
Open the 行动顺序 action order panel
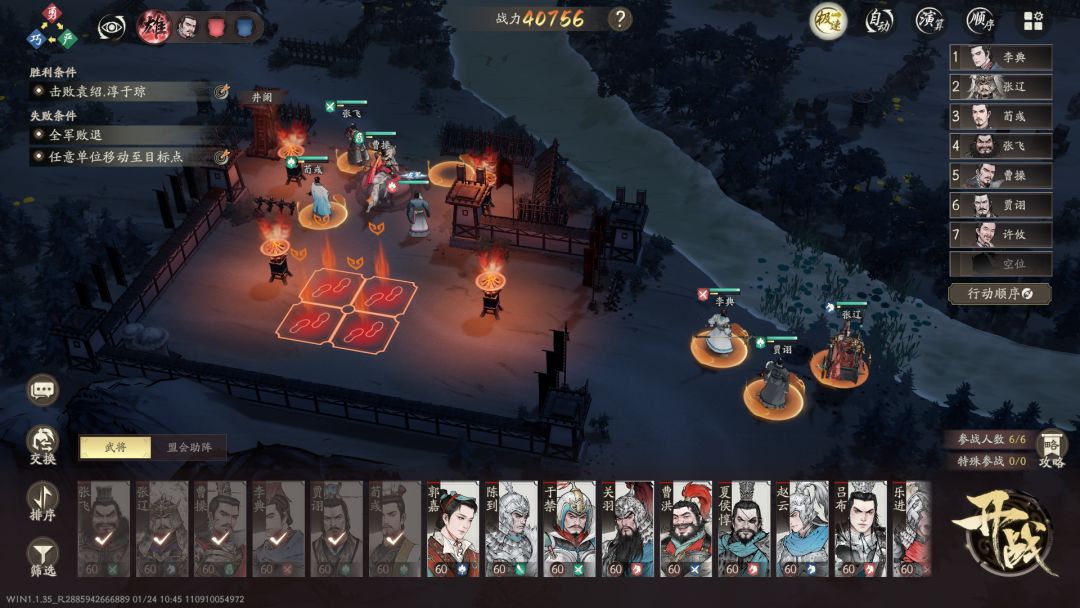coord(1000,293)
